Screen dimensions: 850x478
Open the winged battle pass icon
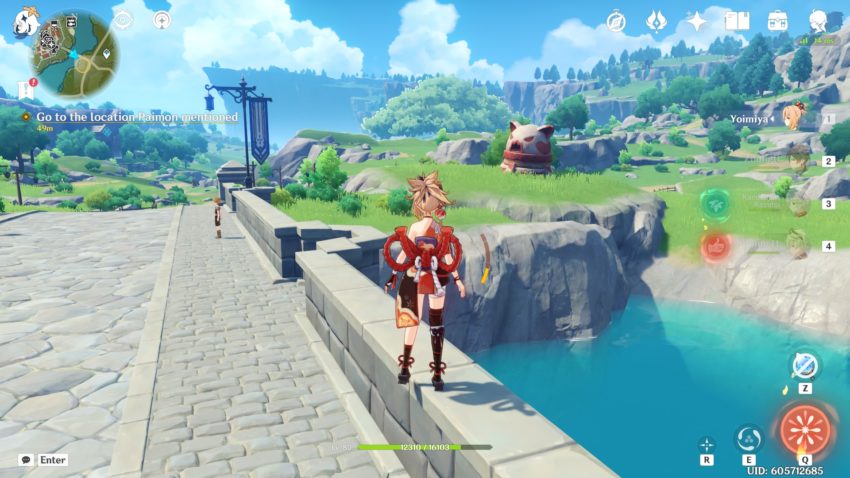coord(656,21)
